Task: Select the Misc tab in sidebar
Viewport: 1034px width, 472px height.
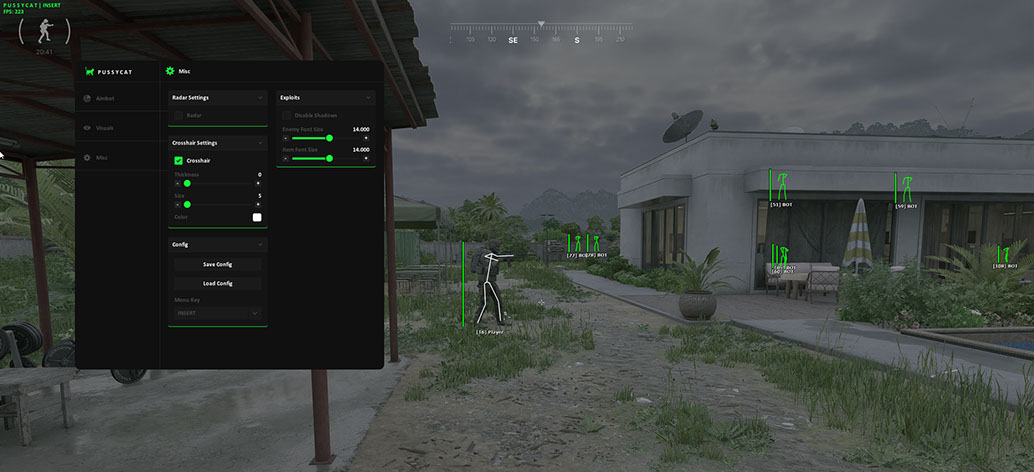Action: click(x=101, y=158)
